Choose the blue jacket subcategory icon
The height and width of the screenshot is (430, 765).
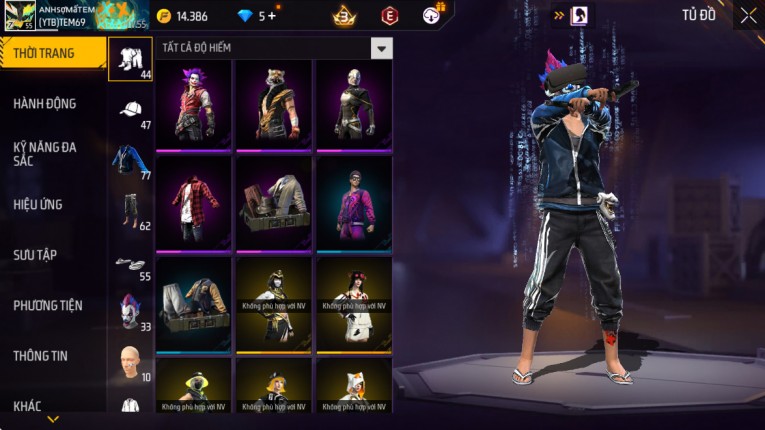tap(130, 160)
